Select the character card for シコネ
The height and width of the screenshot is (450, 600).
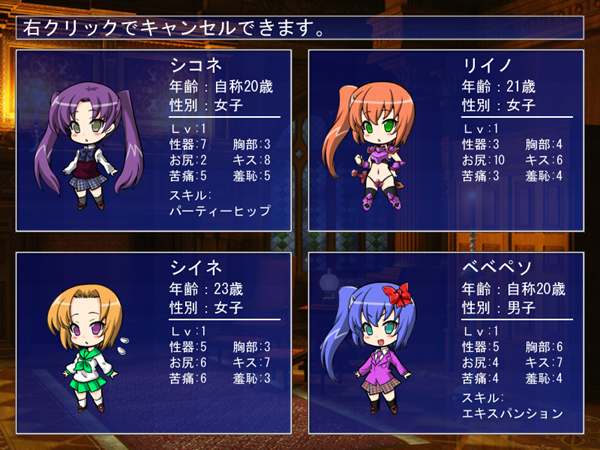[x=153, y=140]
